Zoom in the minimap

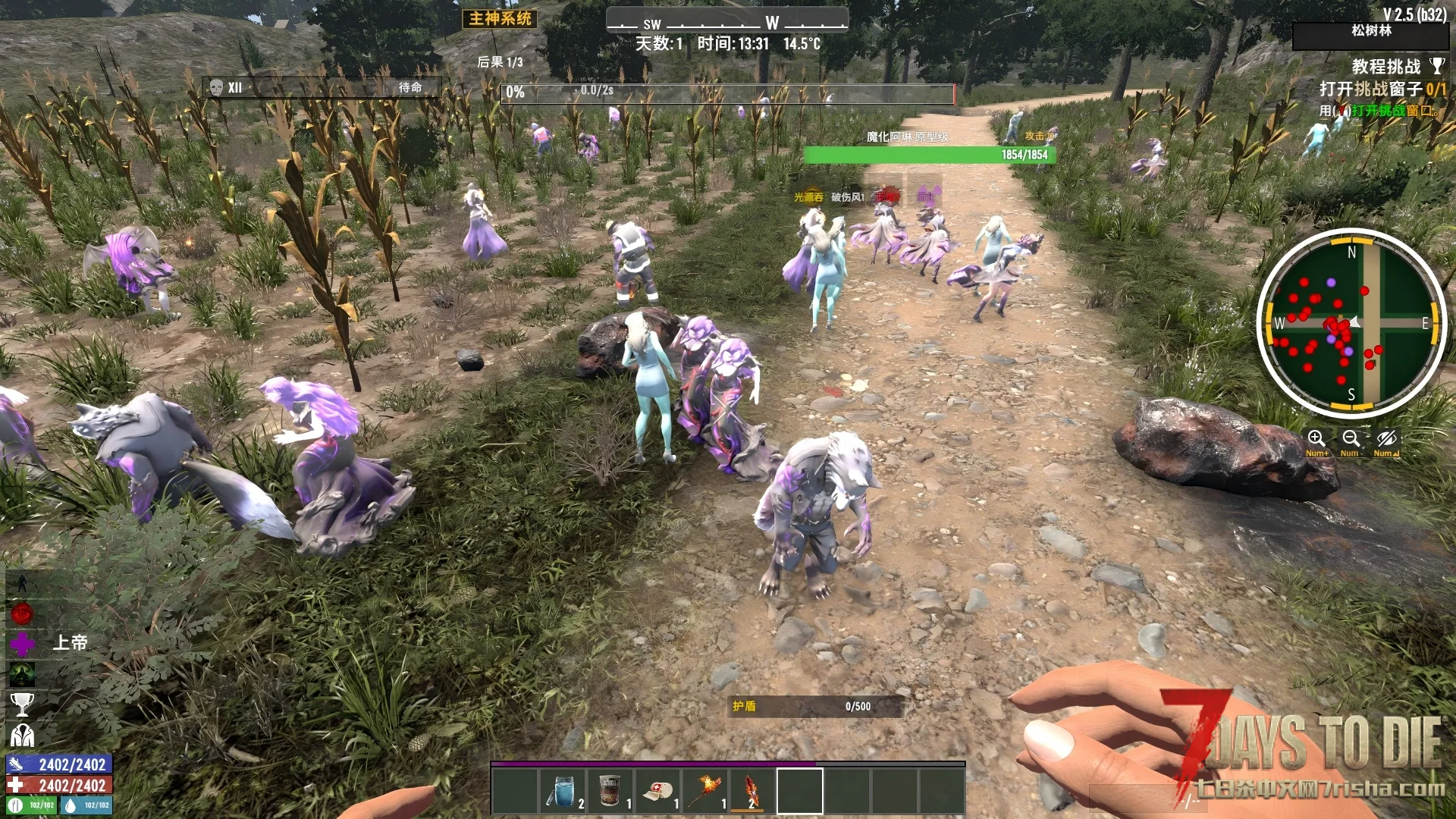coord(1316,439)
